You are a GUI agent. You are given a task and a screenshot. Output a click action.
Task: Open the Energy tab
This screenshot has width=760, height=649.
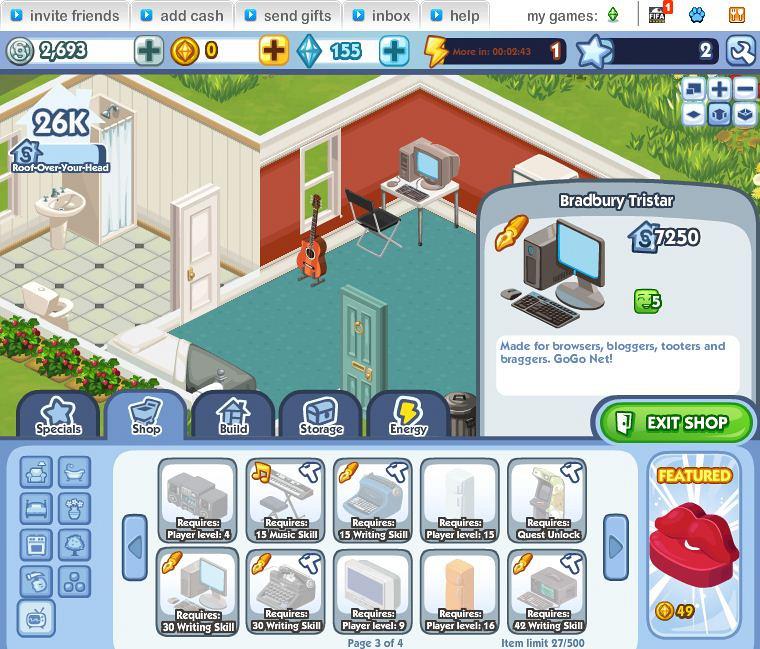point(408,415)
